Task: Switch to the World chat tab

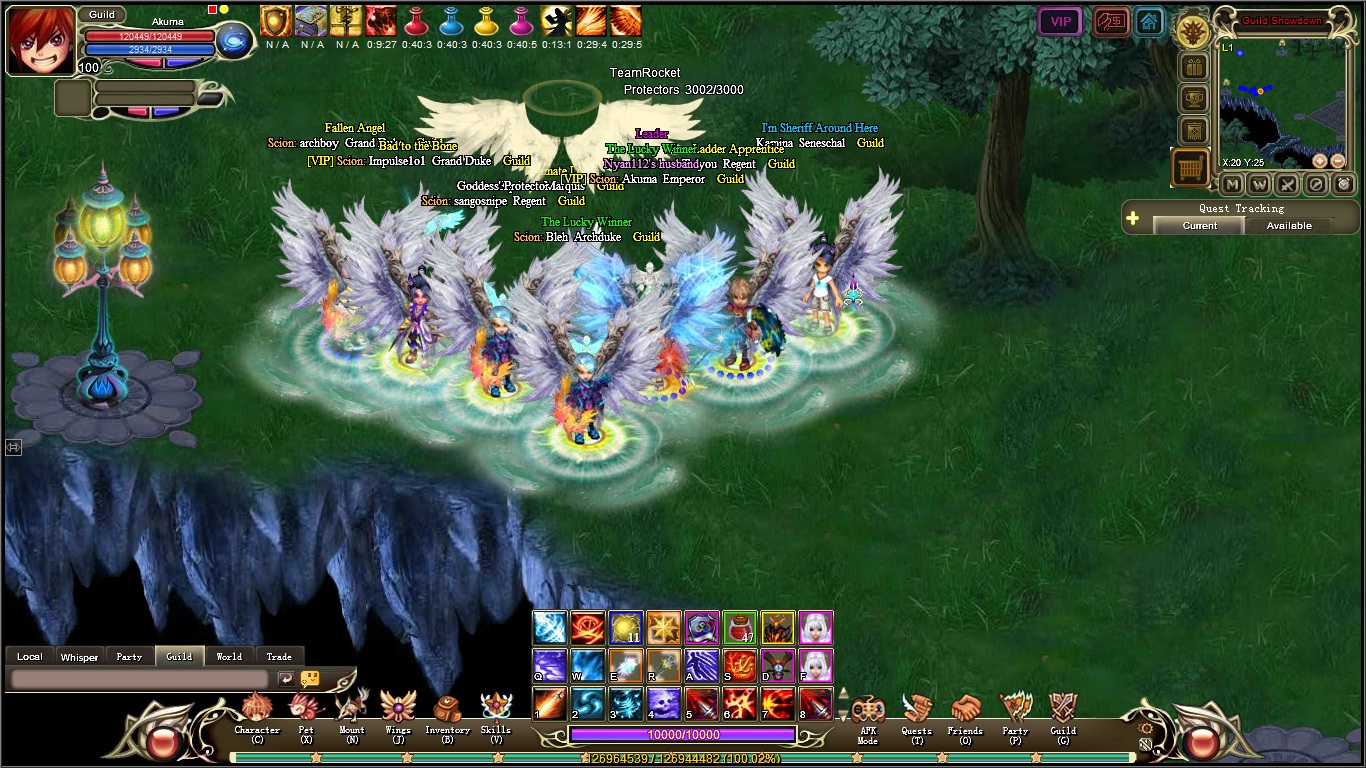Action: (x=229, y=657)
